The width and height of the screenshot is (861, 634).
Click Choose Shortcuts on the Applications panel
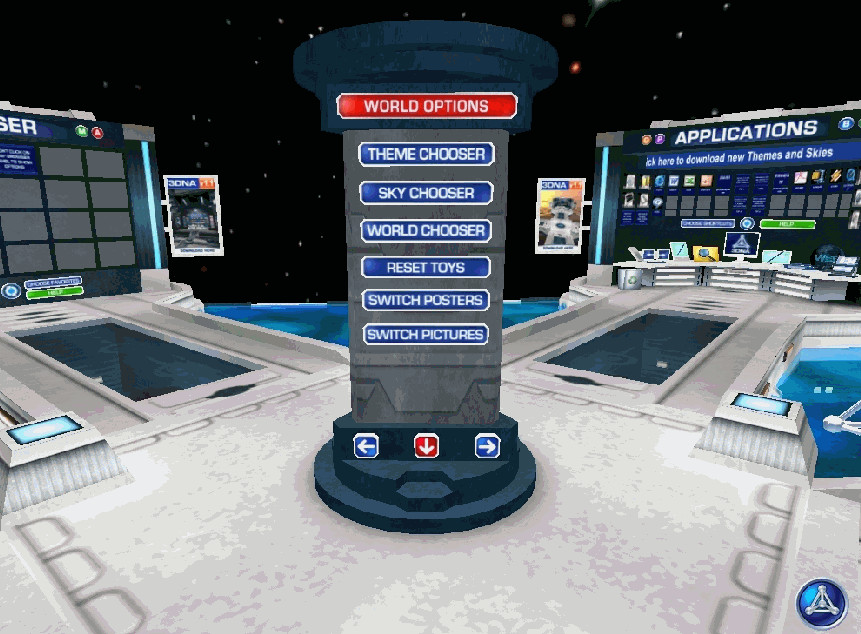708,224
